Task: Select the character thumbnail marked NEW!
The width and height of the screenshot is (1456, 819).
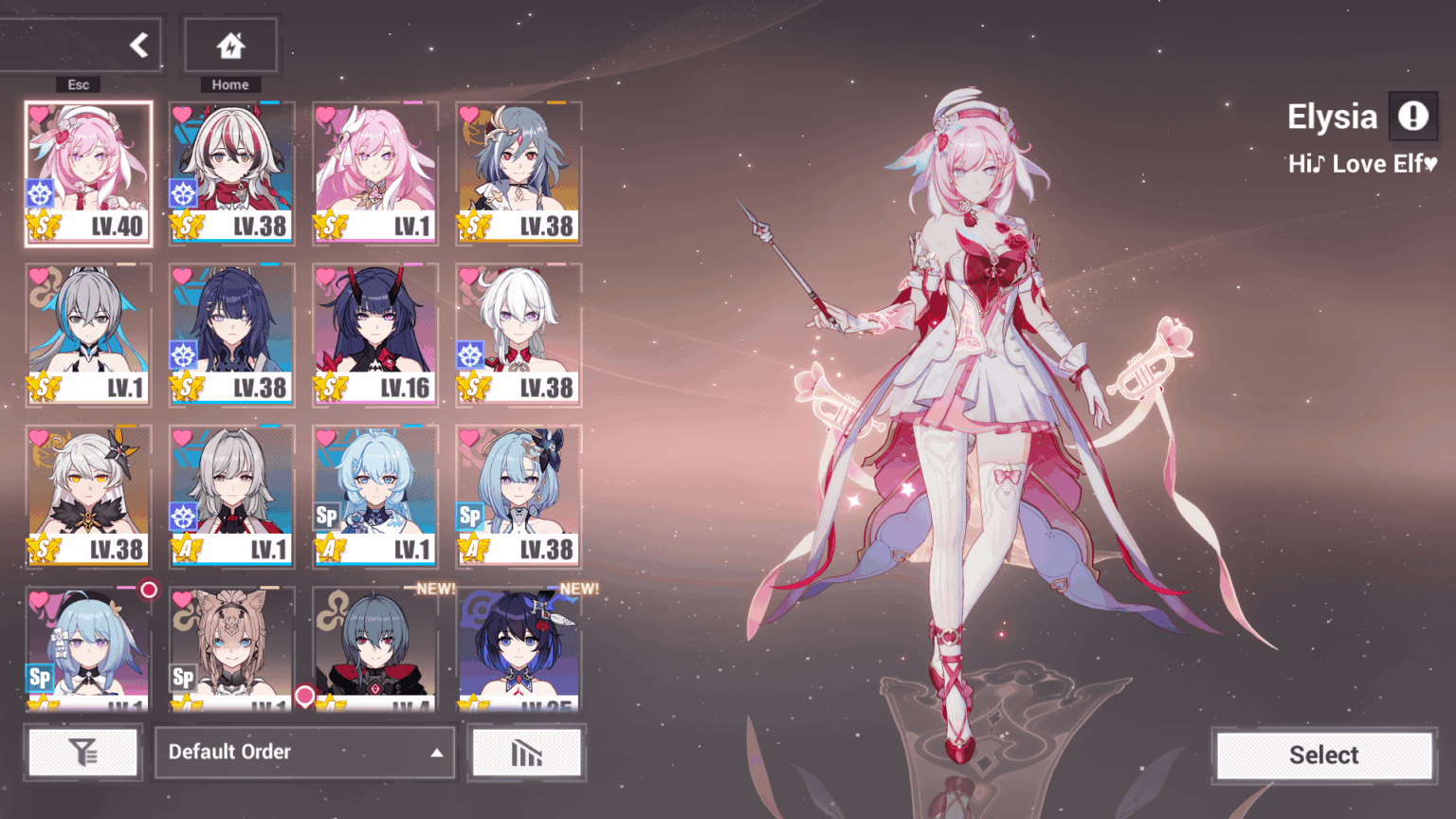Action: (x=374, y=645)
